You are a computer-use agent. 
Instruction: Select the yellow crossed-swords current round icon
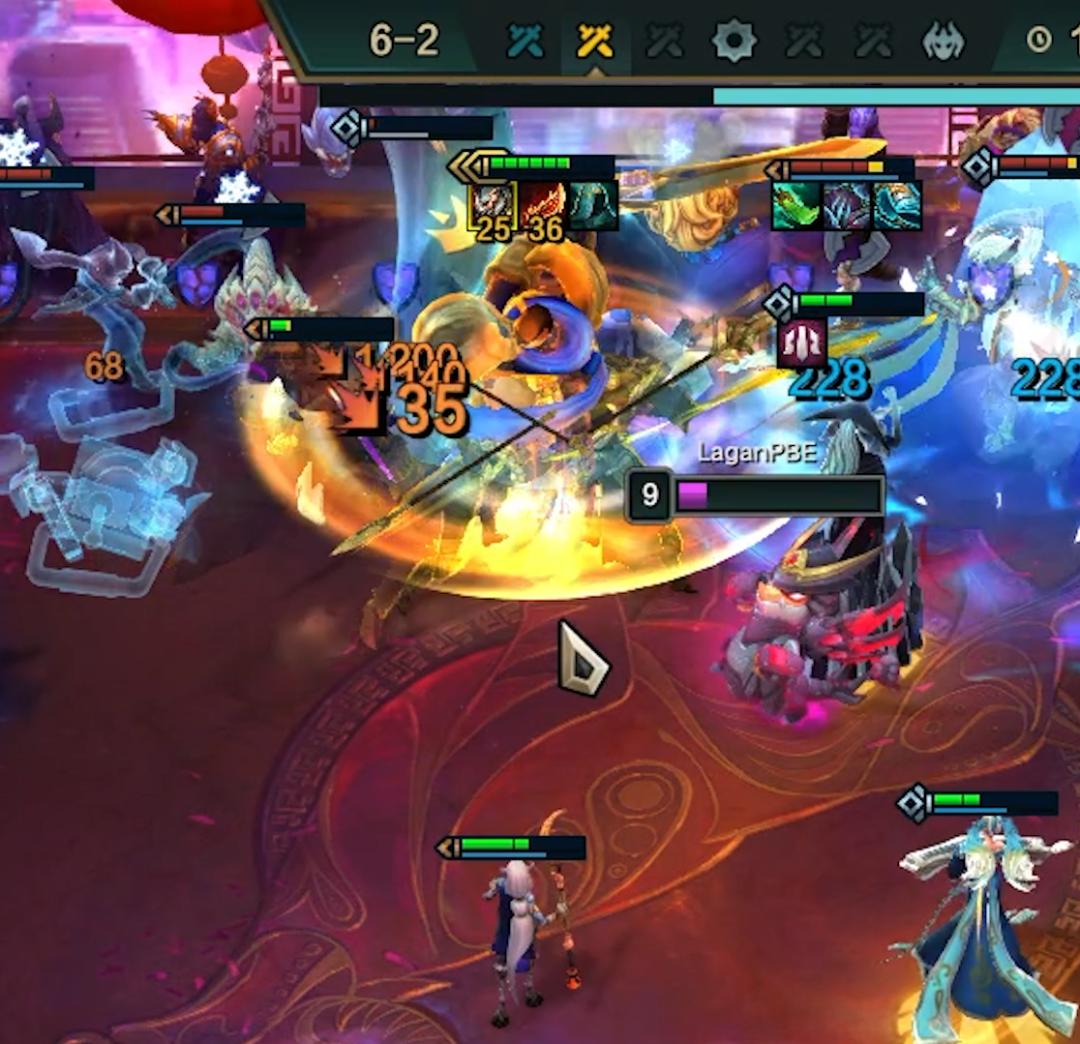(595, 41)
